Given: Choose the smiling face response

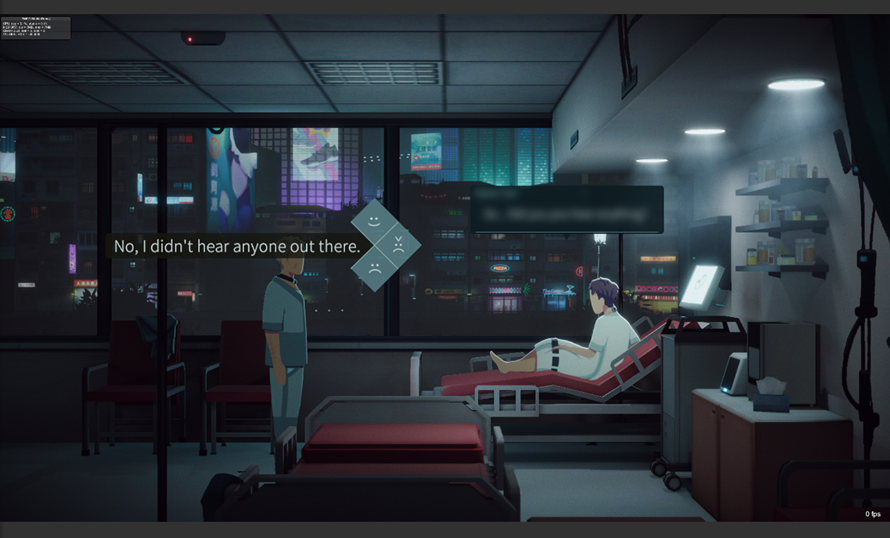Looking at the screenshot, I should click(373, 221).
